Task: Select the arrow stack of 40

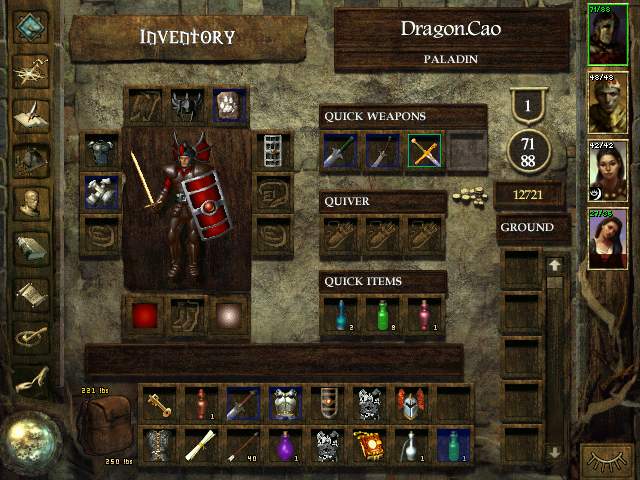Action: (x=242, y=444)
